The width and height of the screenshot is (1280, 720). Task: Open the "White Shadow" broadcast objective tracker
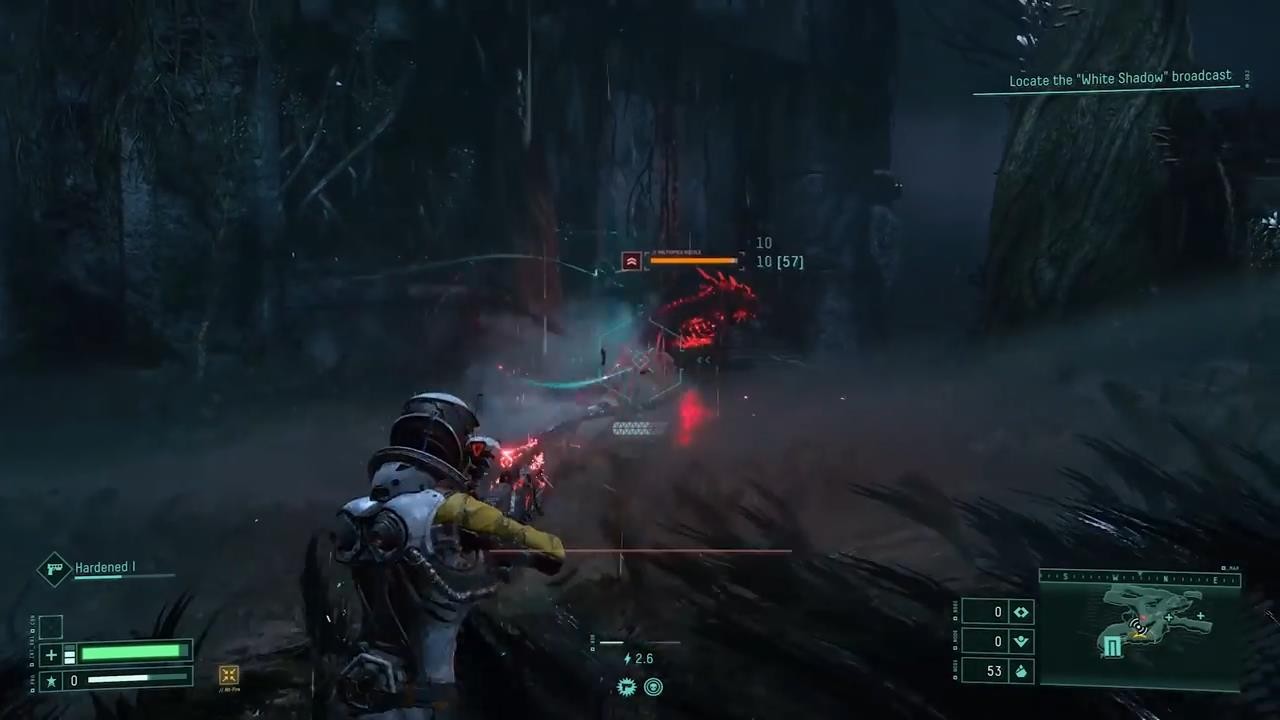(1119, 81)
